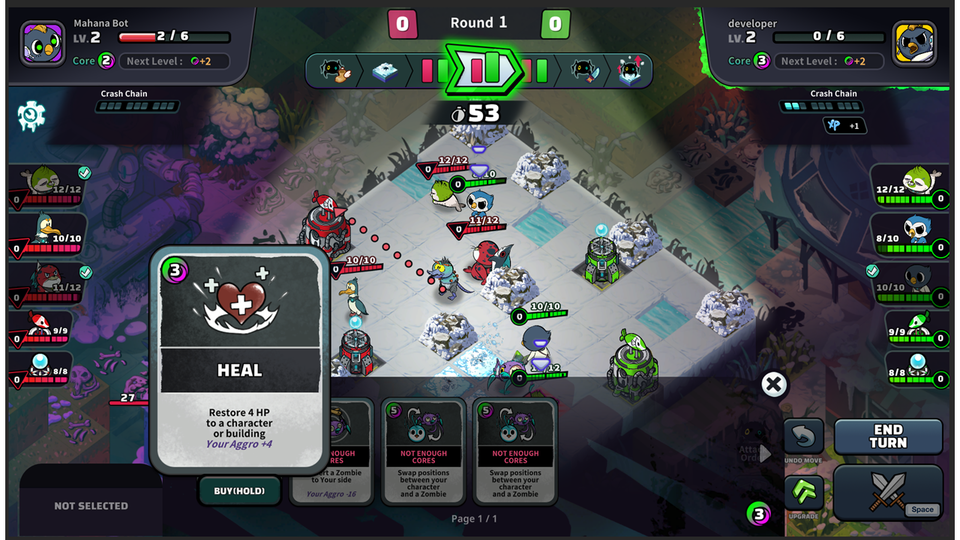The image size is (960, 540).
Task: Select developer's avatar portrait
Action: [x=914, y=43]
